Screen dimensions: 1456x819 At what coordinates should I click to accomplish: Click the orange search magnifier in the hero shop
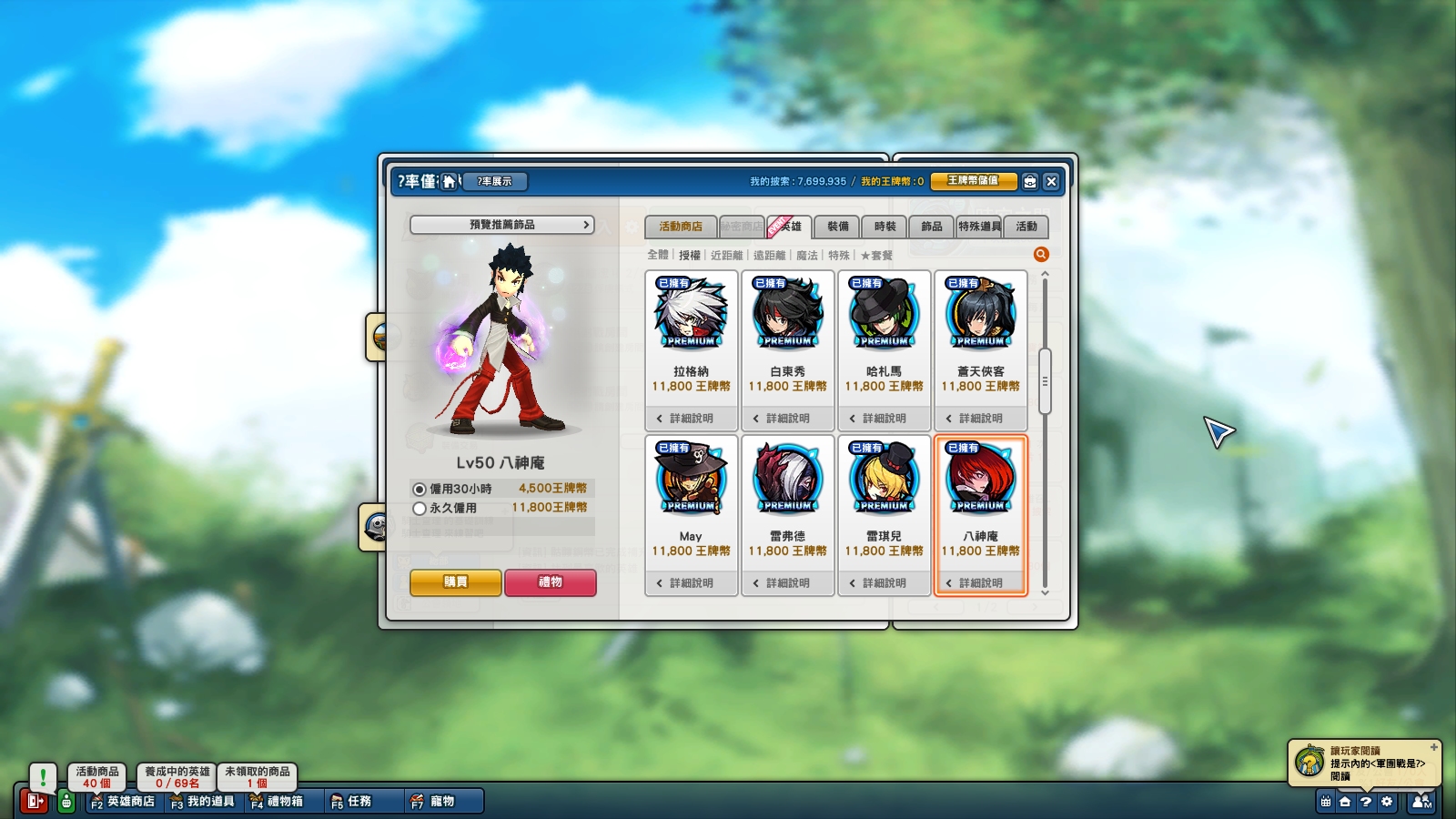click(1041, 255)
